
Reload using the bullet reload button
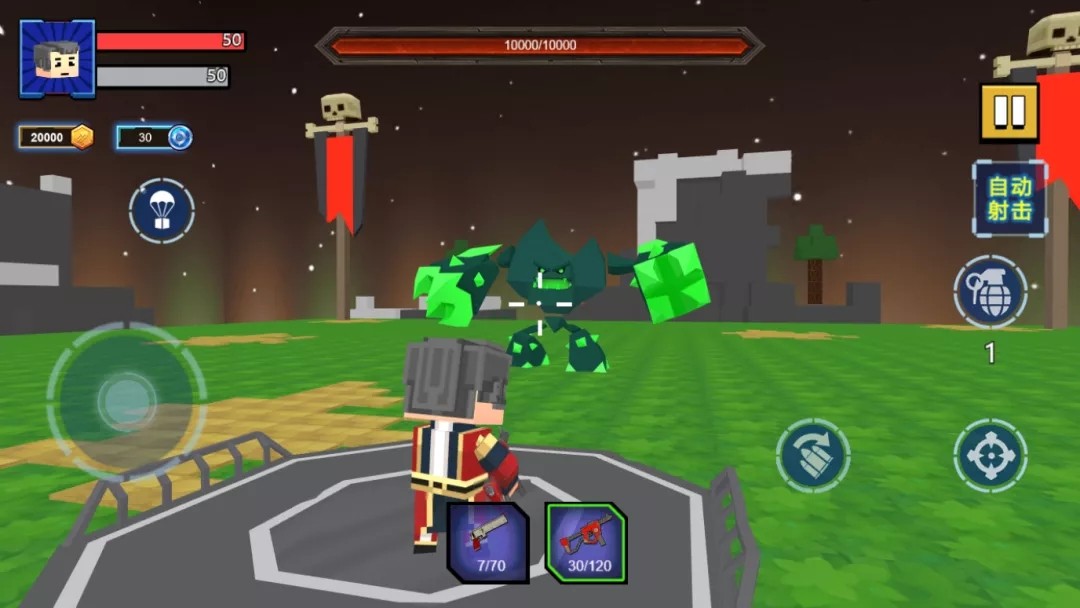click(813, 456)
